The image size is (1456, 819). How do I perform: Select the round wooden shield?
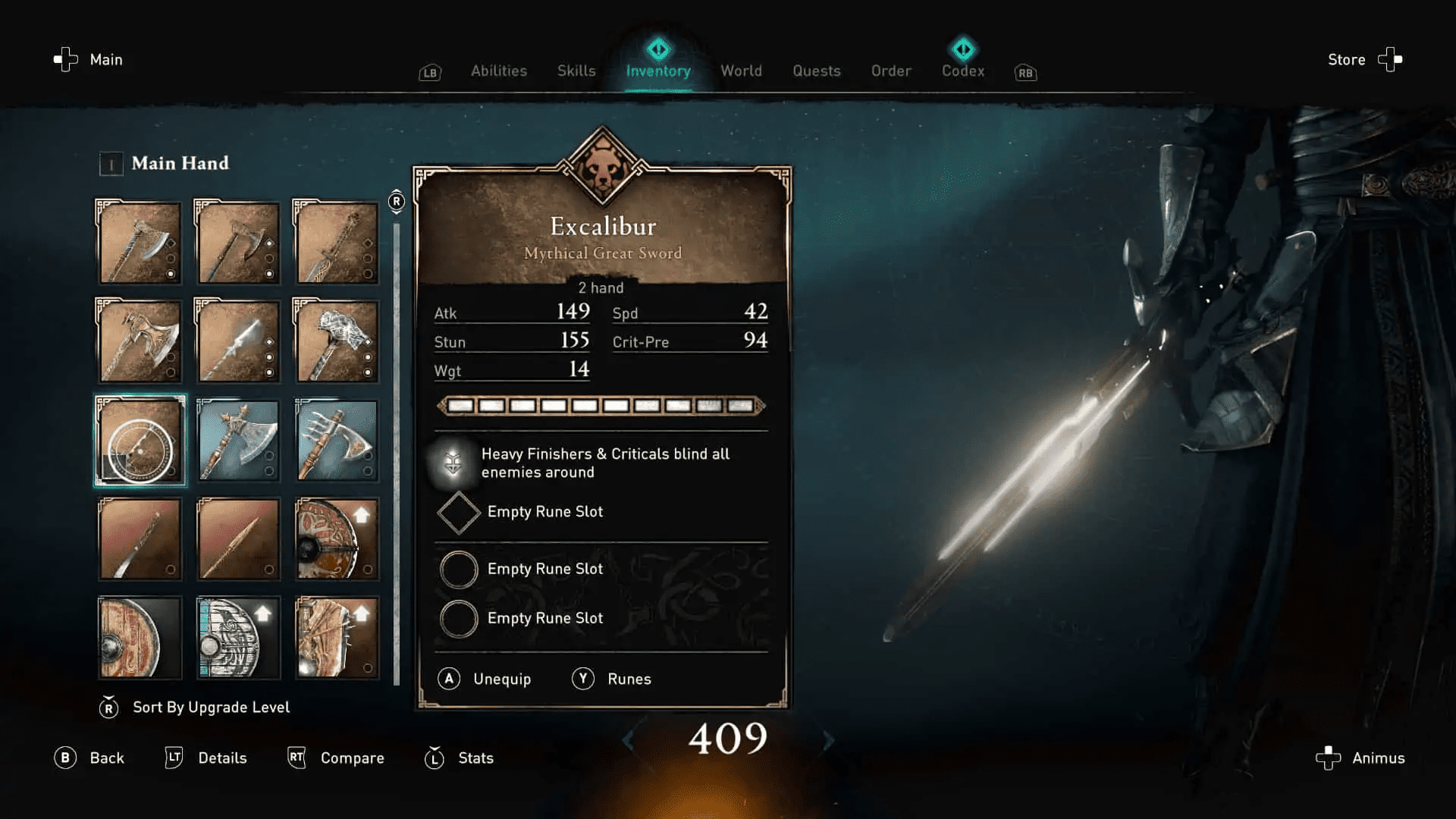pos(139,637)
